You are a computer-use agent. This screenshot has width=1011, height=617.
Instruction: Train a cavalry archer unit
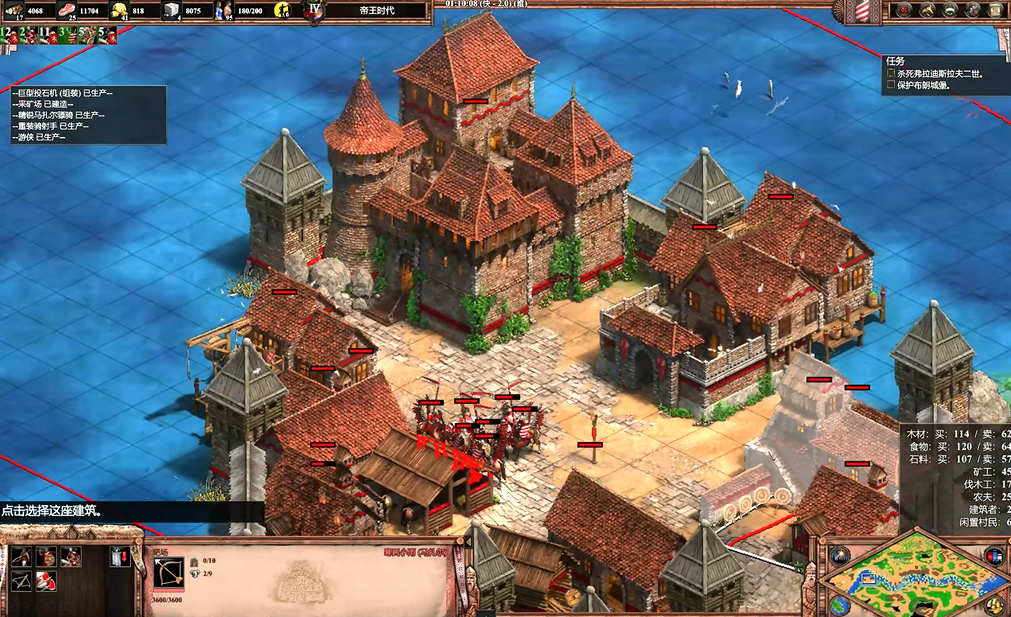click(71, 556)
